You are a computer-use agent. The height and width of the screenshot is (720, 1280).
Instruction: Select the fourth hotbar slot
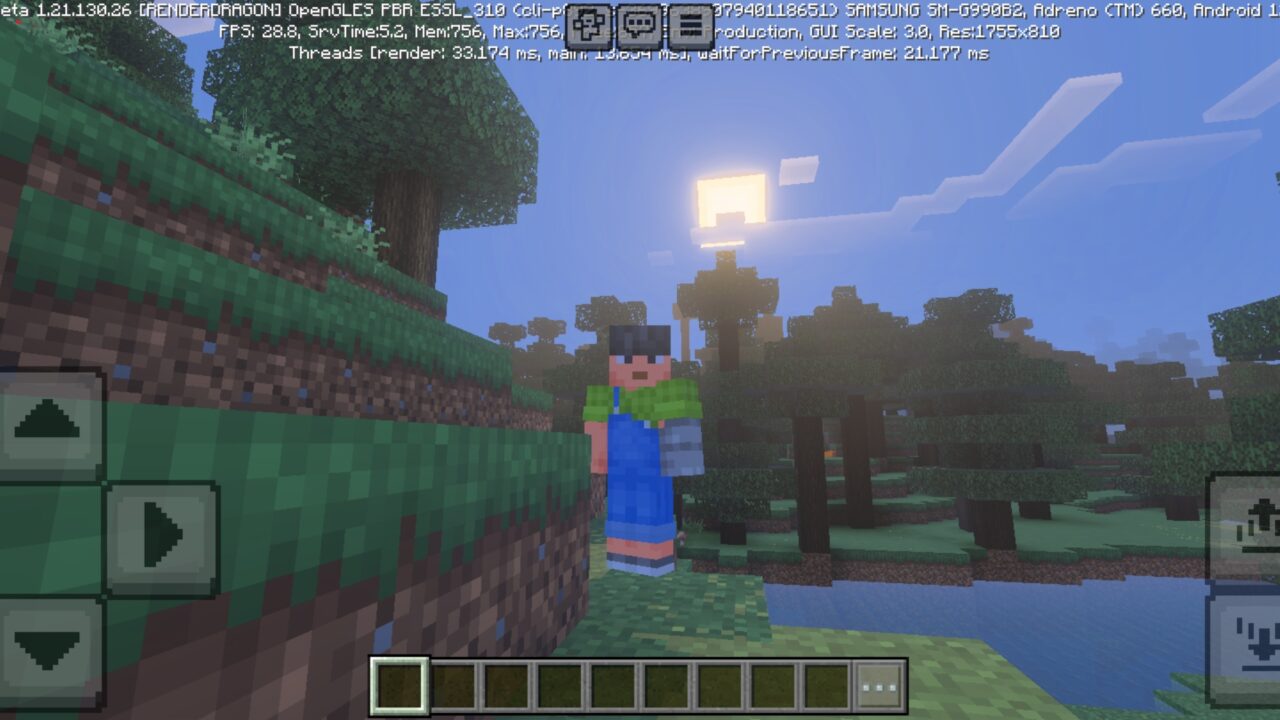559,685
